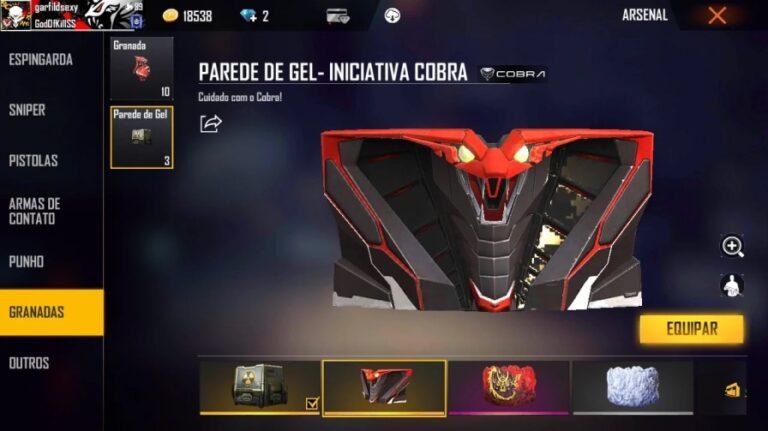Image resolution: width=768 pixels, height=431 pixels.
Task: Open the Espingarda weapon category
Action: [42, 60]
